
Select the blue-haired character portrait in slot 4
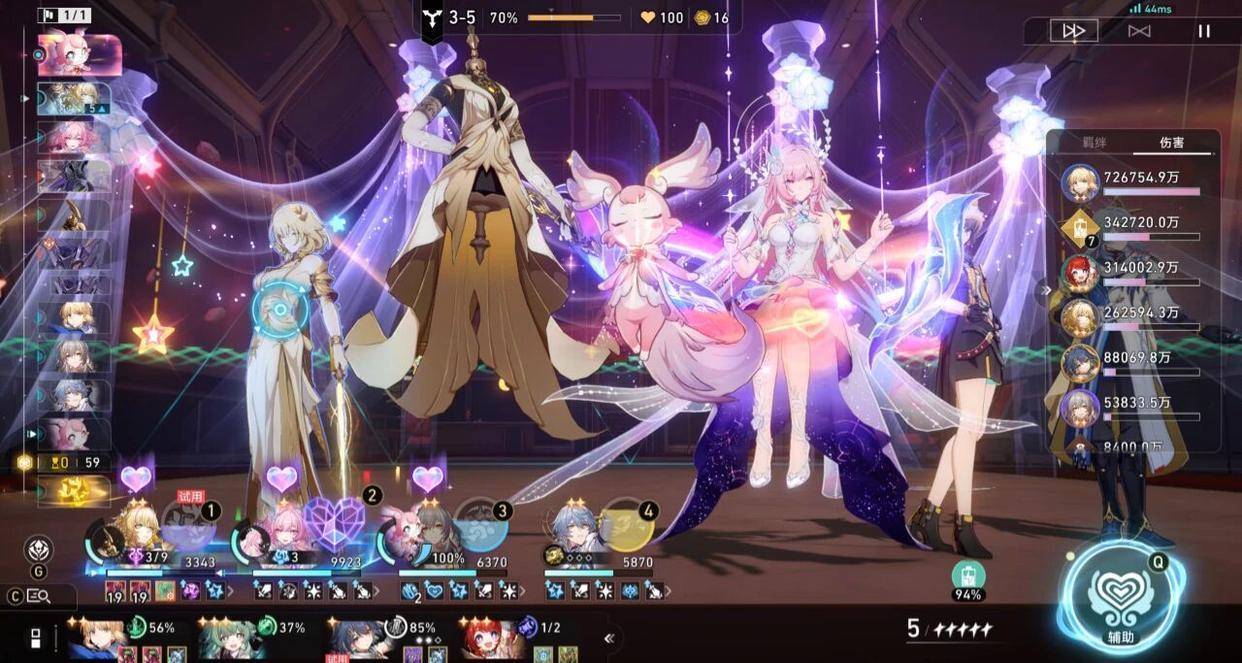[574, 527]
